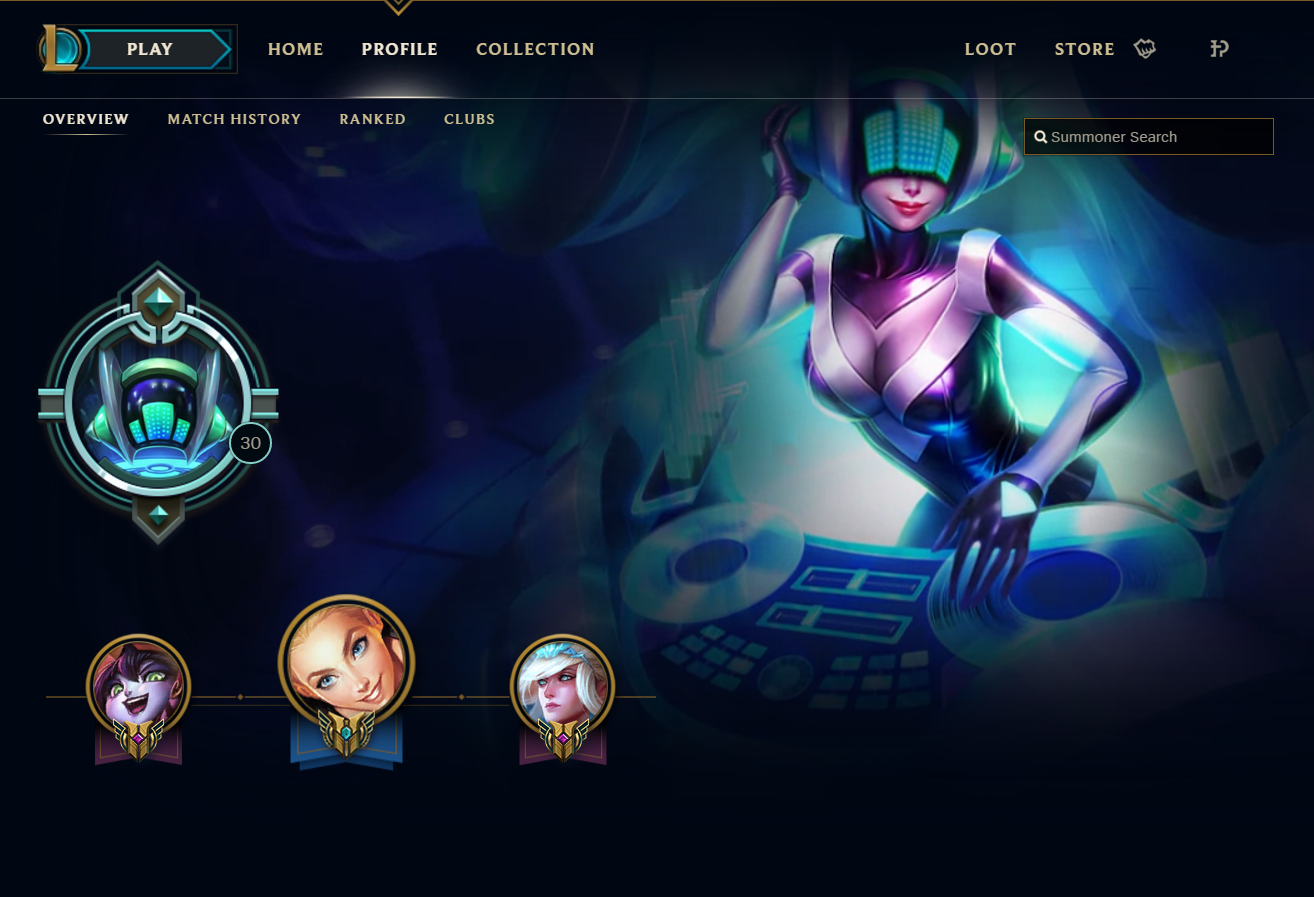Open the STORE

[1084, 48]
